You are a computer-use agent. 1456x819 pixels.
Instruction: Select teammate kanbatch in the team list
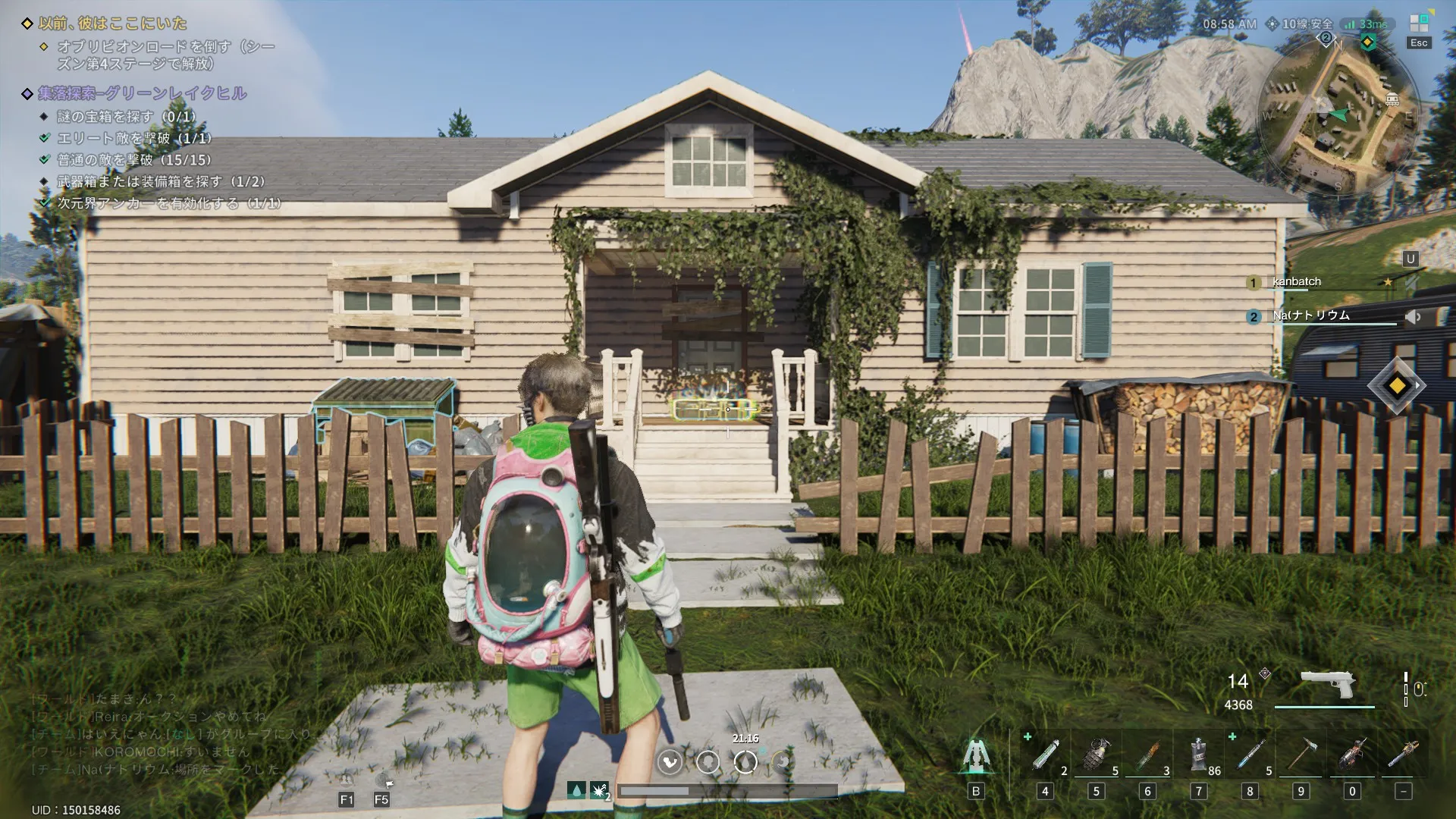click(x=1296, y=282)
